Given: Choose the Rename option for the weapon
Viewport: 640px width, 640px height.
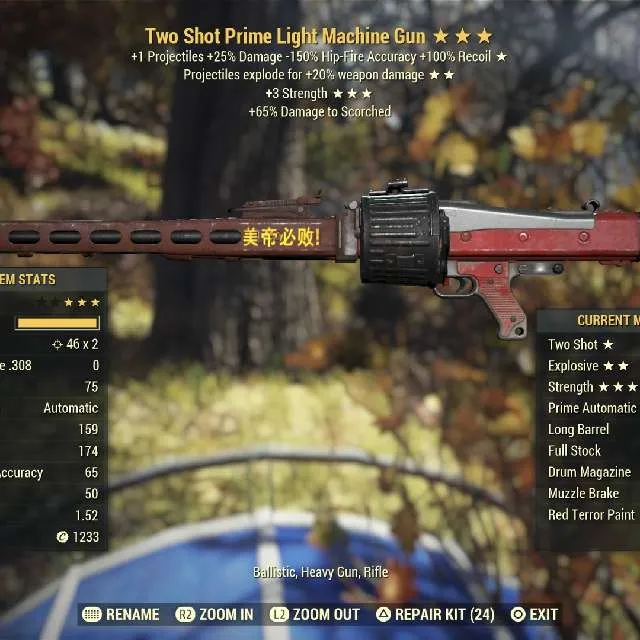Looking at the screenshot, I should pyautogui.click(x=122, y=613).
